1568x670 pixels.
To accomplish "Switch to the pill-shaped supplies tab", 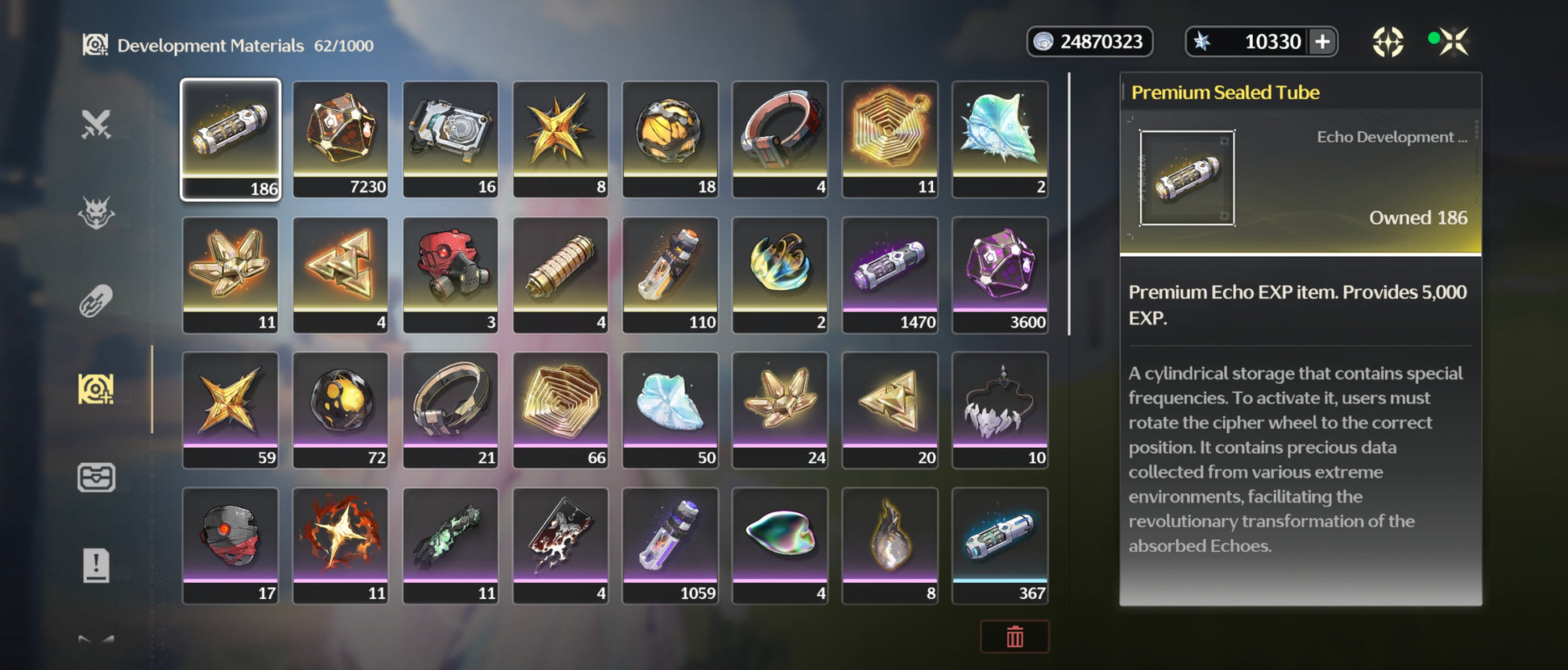I will coord(96,301).
